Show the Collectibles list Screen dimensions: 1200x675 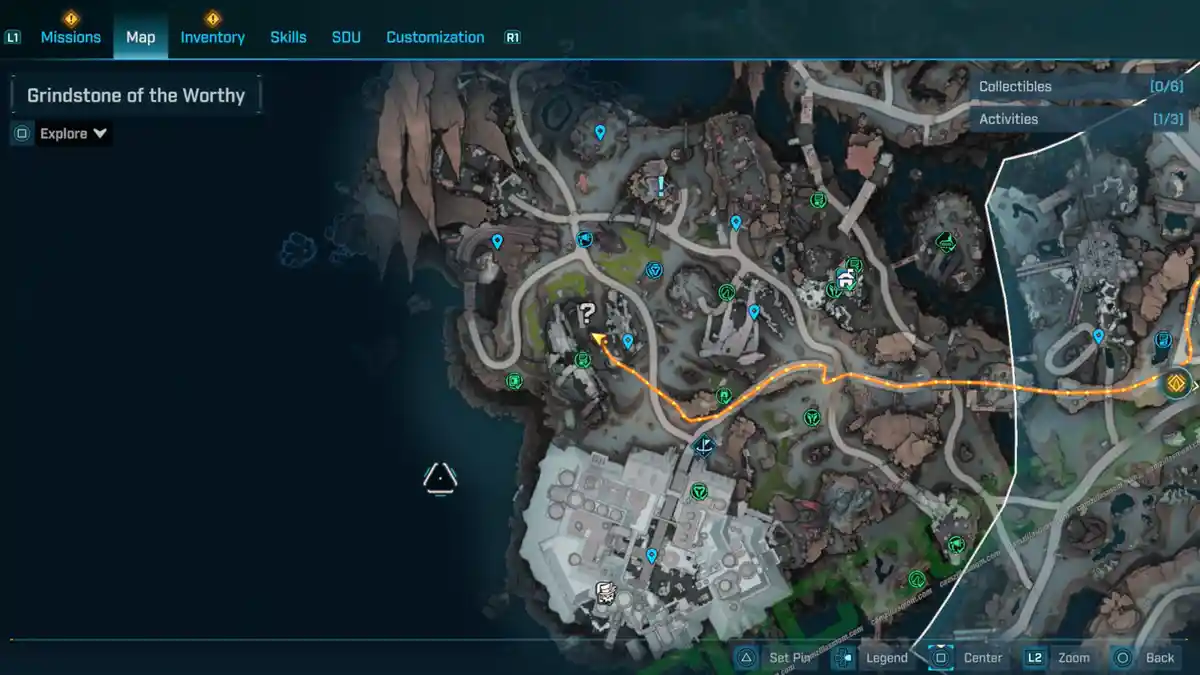click(1080, 87)
